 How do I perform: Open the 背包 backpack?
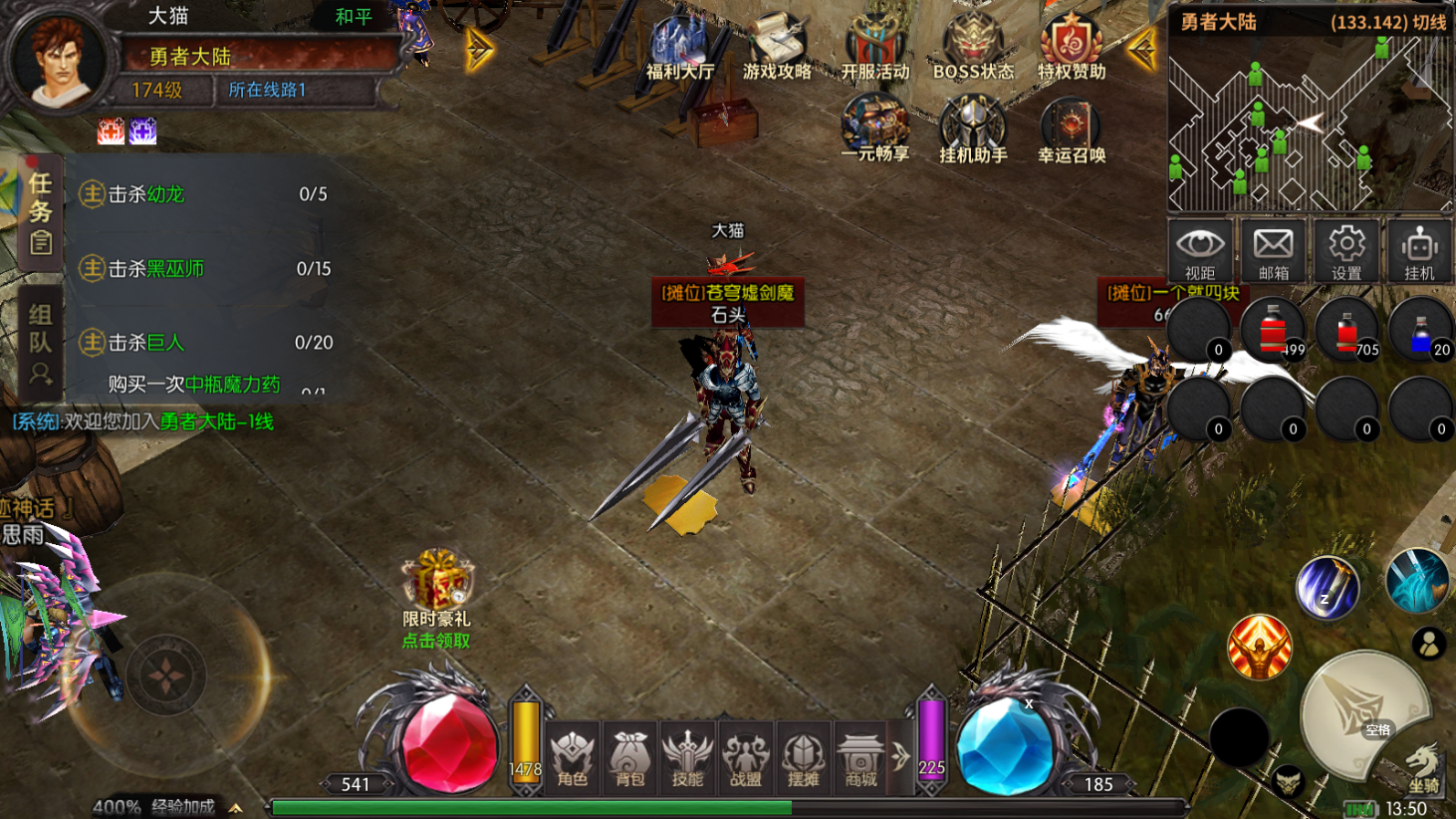(630, 759)
